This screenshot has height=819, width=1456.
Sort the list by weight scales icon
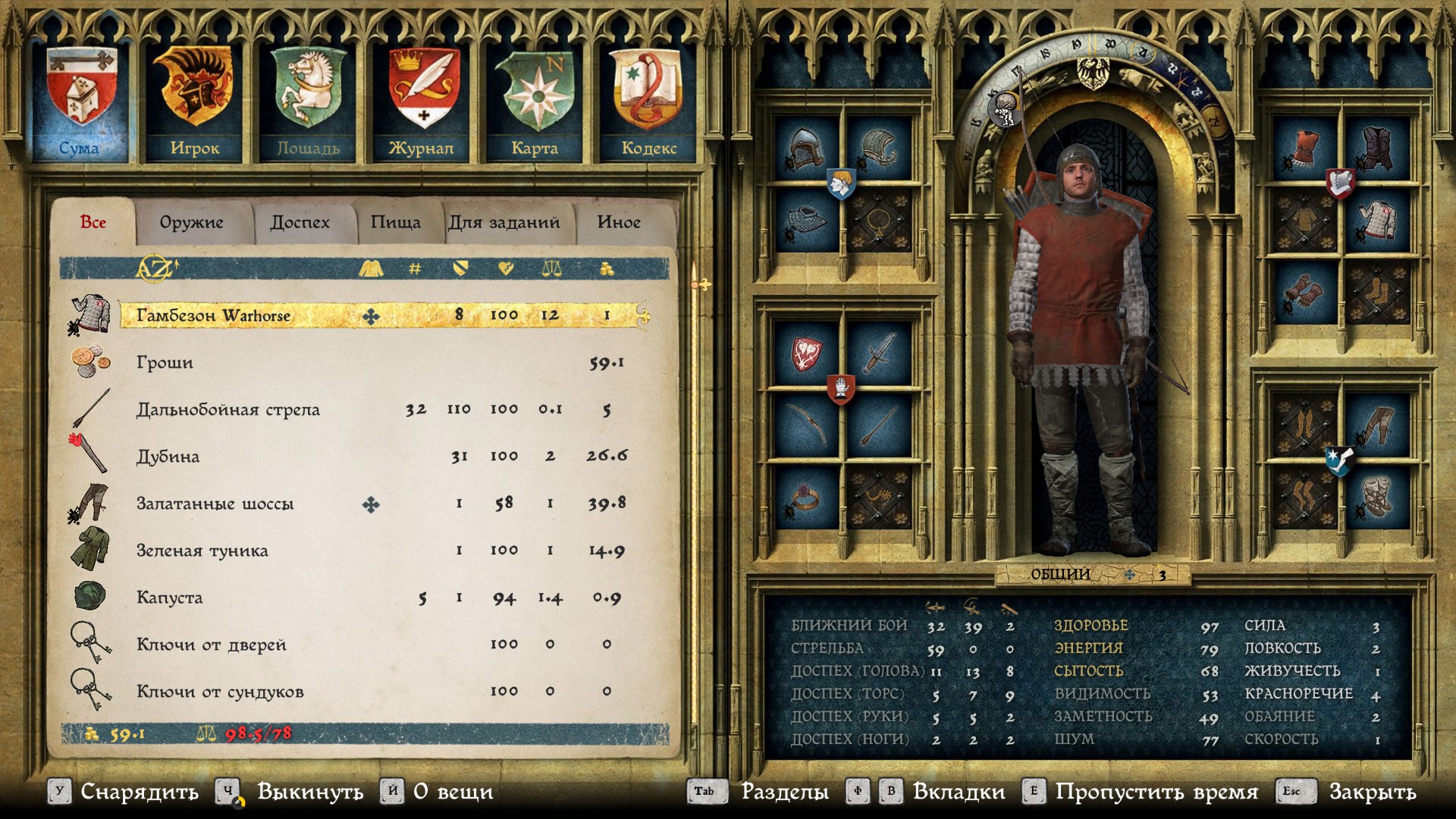[551, 268]
